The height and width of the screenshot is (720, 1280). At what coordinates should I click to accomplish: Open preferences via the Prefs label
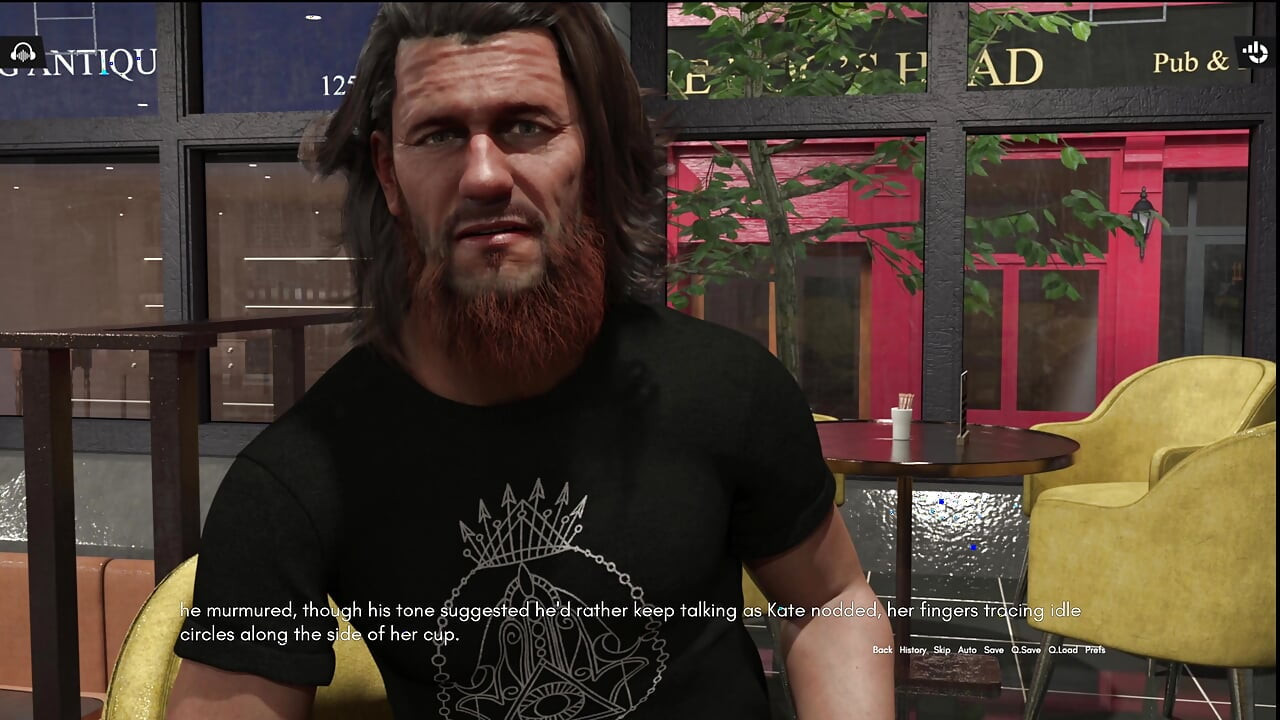(x=1096, y=649)
